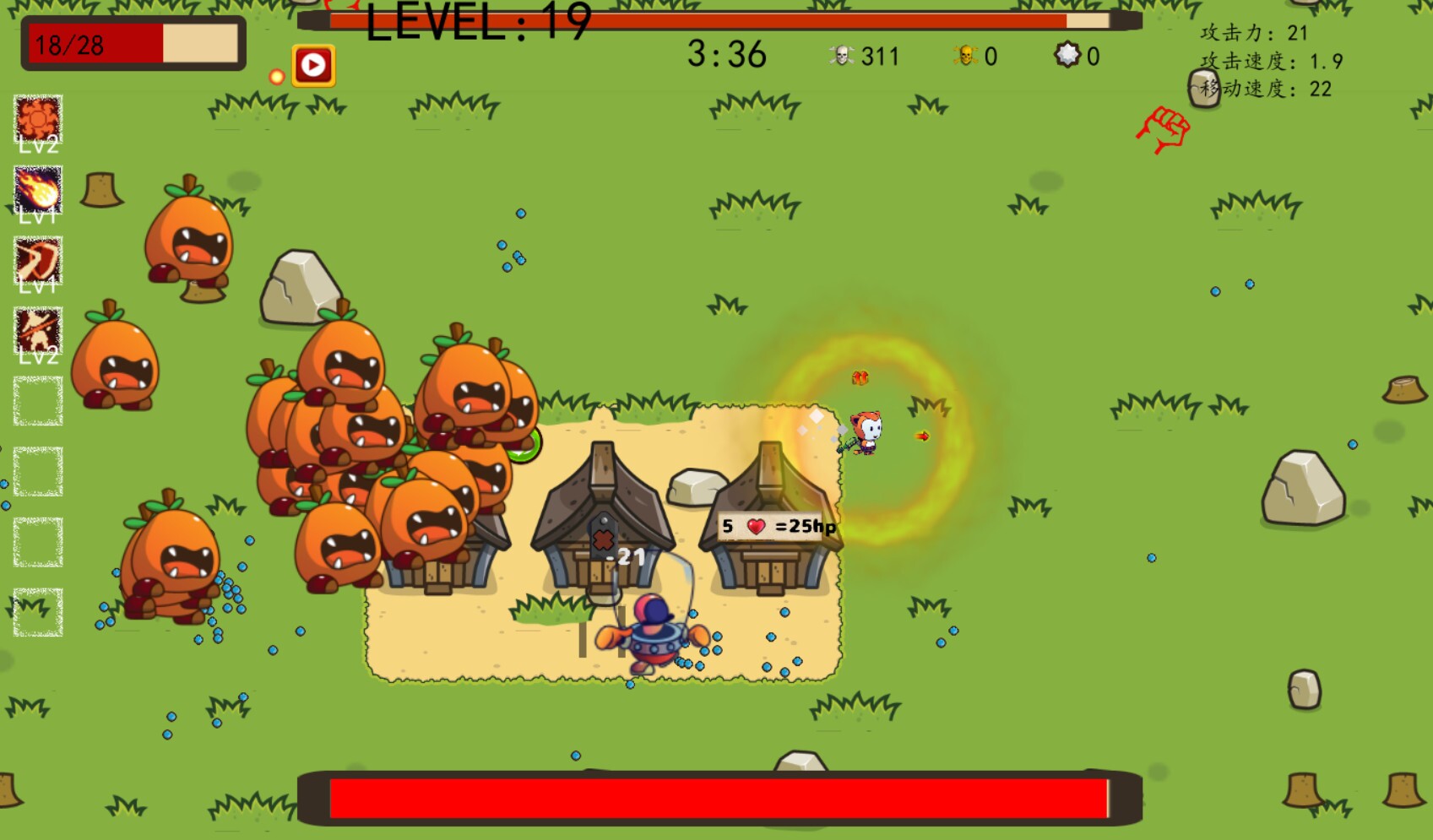Select the Lv2 explosion skill icon
The width and height of the screenshot is (1433, 840).
click(x=38, y=118)
